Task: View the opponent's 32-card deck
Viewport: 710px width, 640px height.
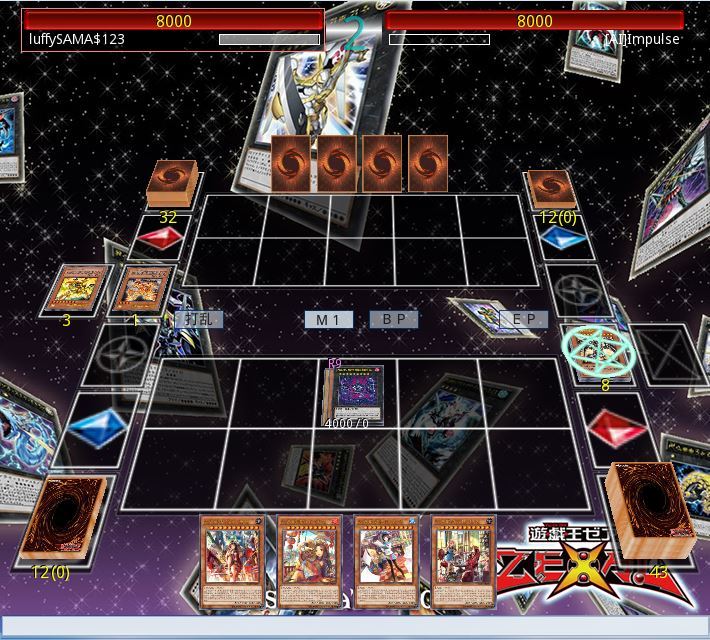Action: coord(172,186)
